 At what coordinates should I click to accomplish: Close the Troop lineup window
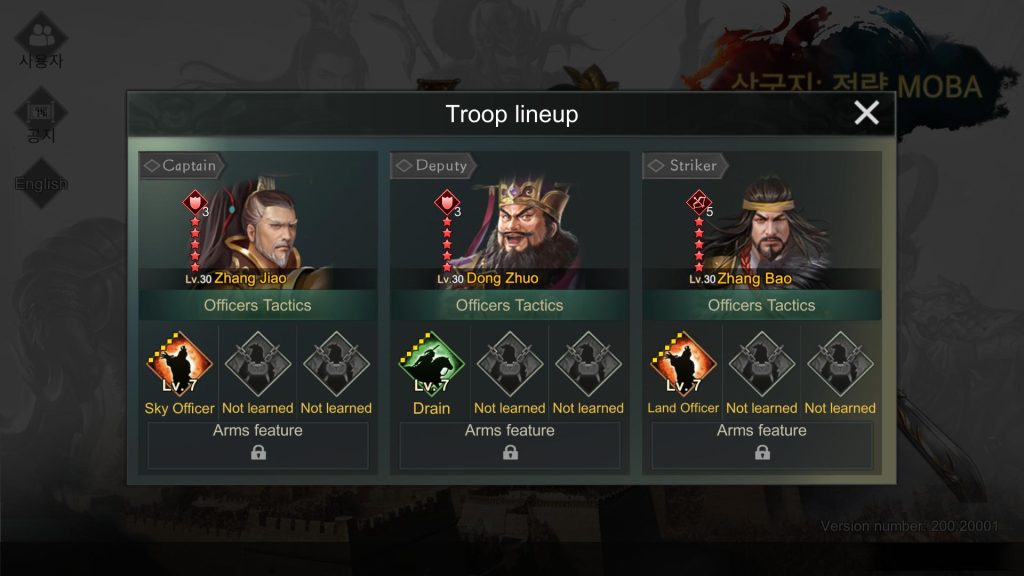(x=866, y=113)
